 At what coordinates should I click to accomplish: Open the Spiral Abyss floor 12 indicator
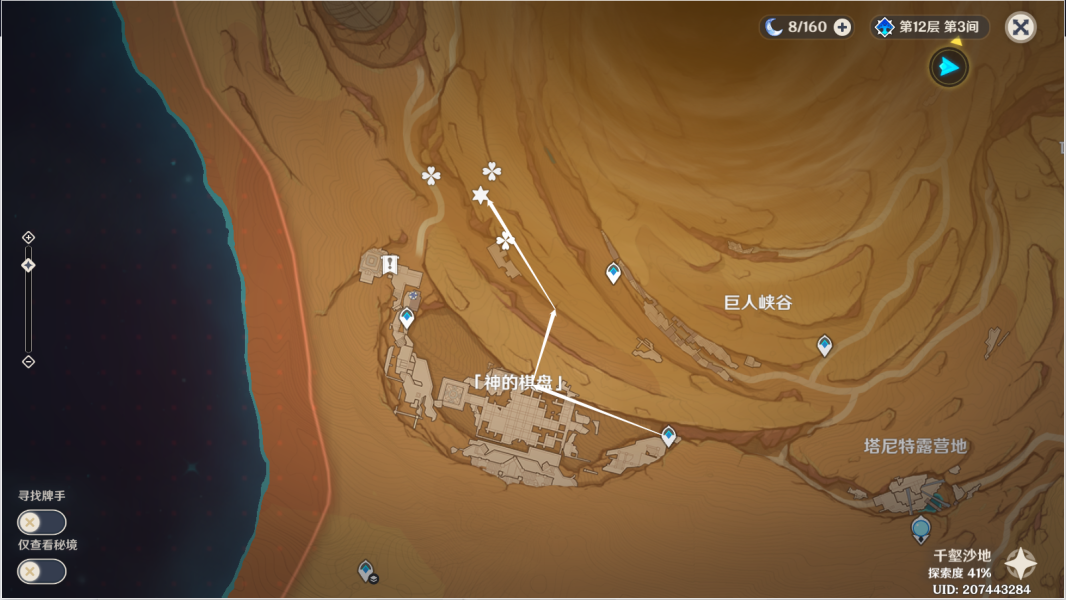pyautogui.click(x=929, y=27)
